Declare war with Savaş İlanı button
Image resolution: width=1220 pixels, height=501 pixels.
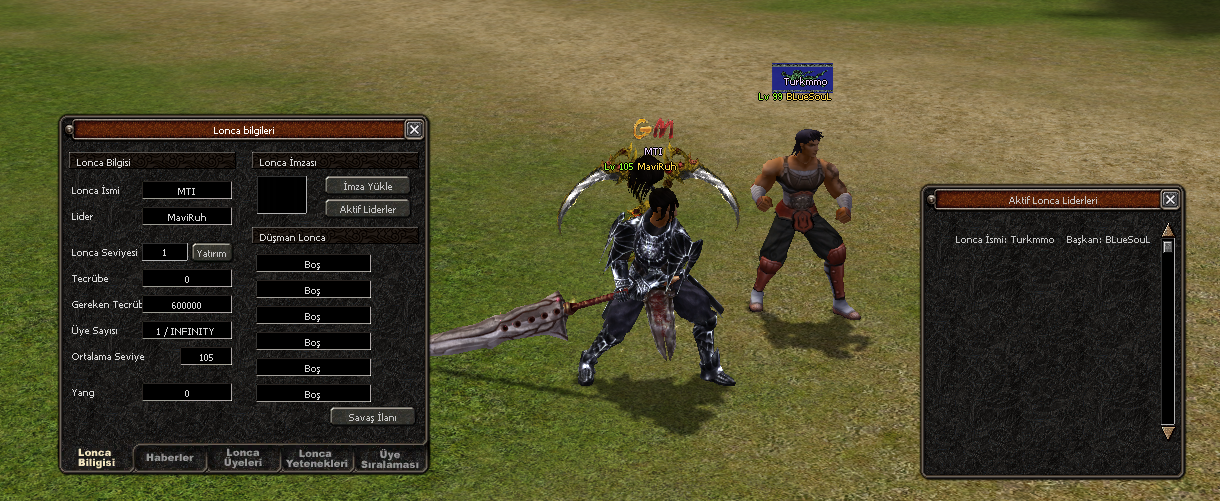372,416
